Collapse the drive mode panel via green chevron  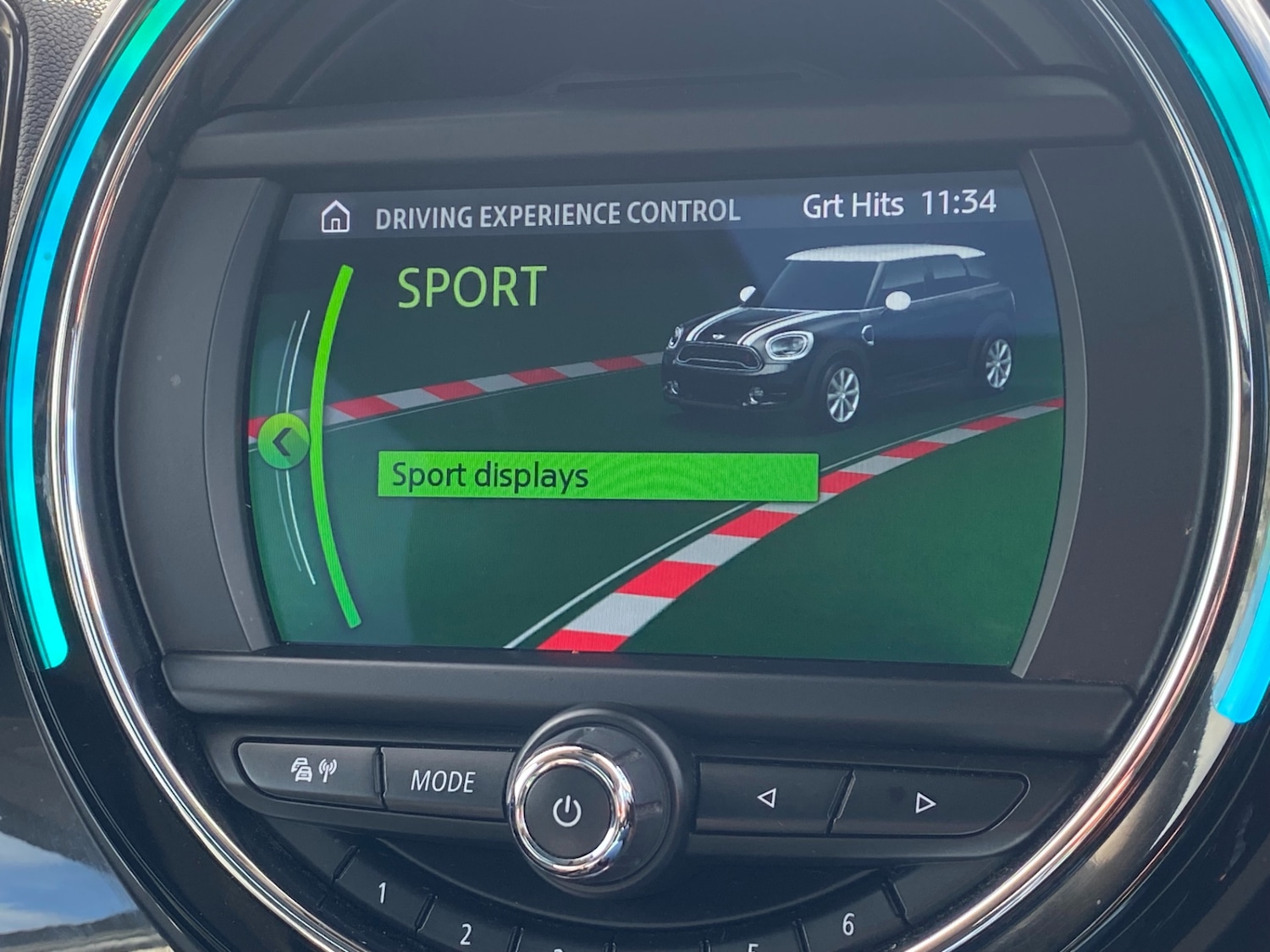click(284, 443)
